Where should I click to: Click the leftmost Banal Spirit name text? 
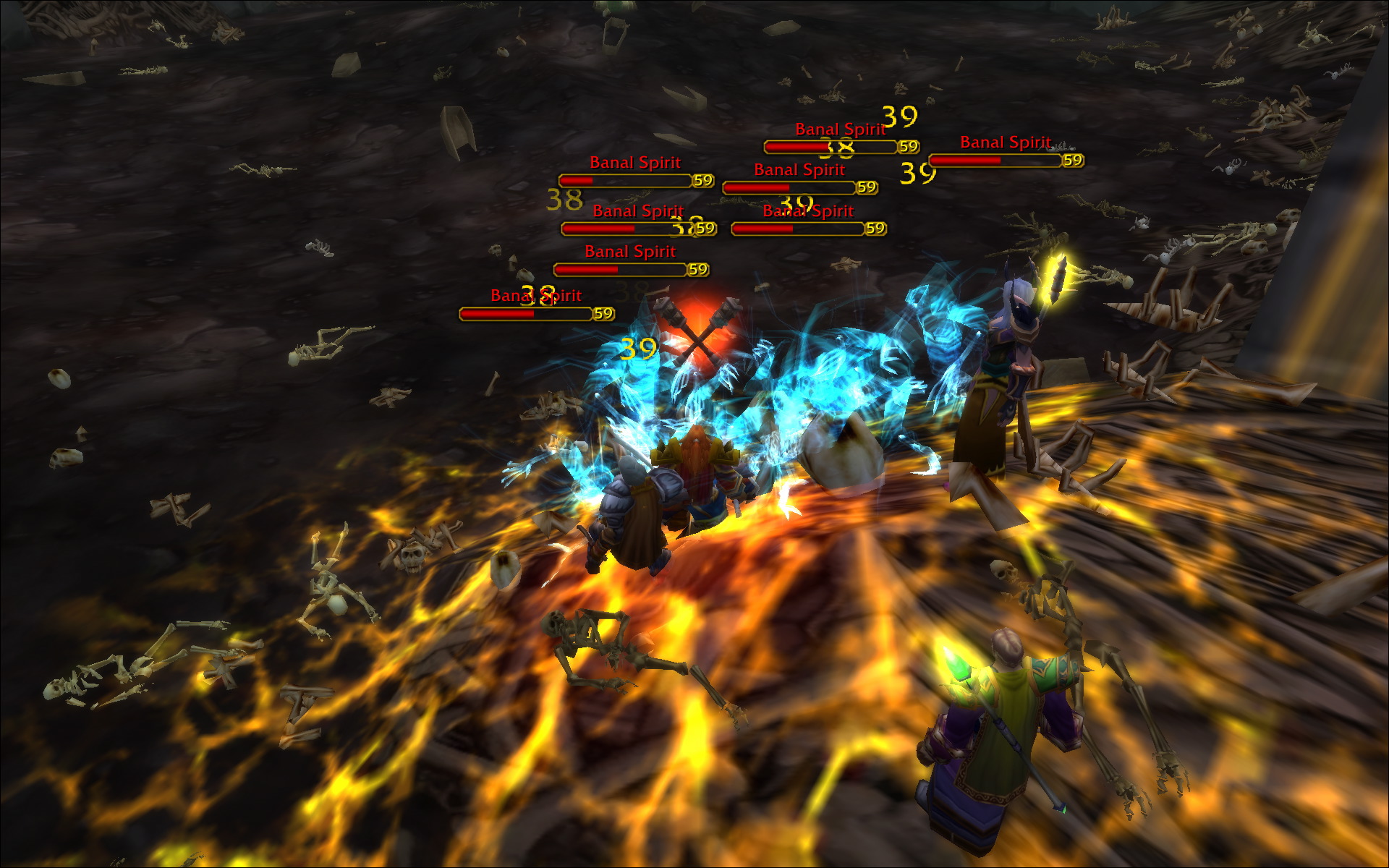tap(536, 295)
